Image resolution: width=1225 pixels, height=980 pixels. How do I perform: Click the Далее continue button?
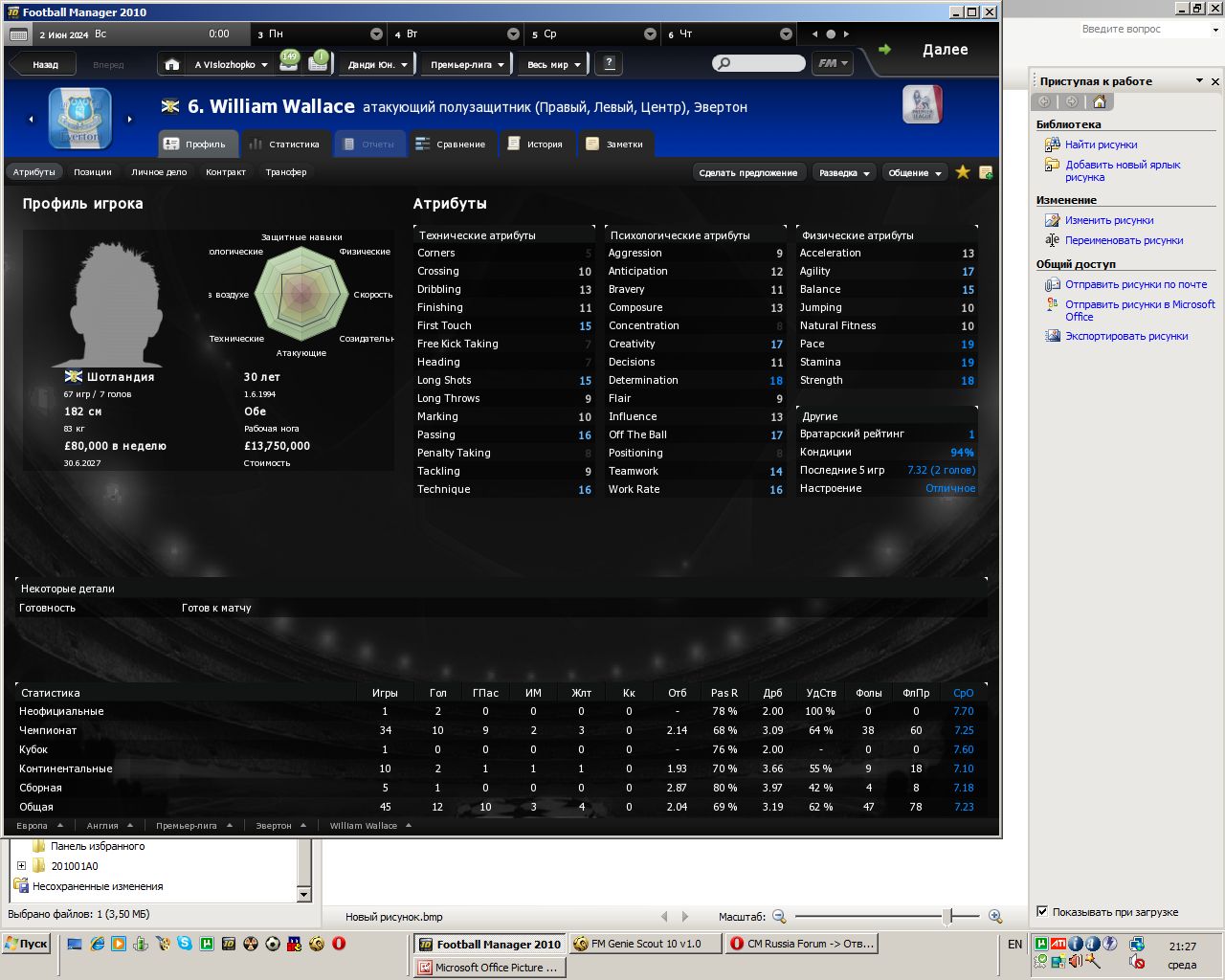pyautogui.click(x=944, y=50)
